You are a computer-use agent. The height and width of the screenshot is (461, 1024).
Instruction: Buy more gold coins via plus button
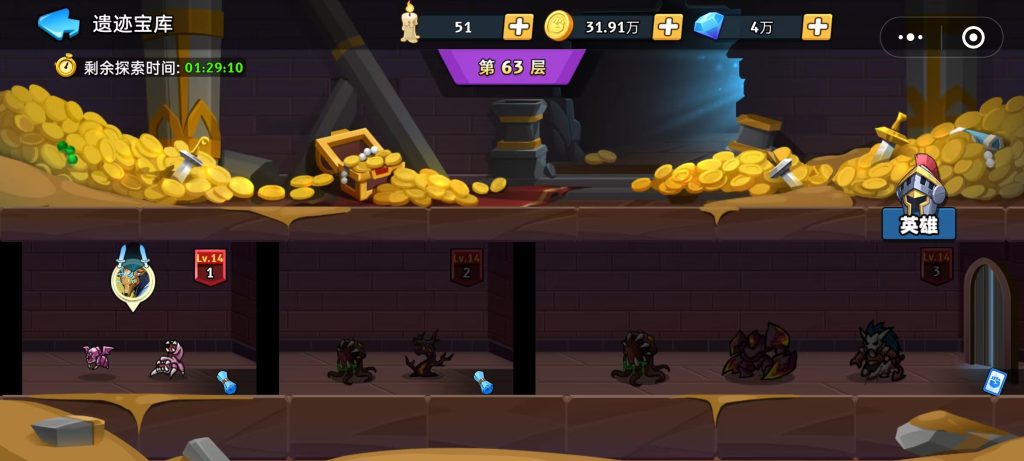(x=667, y=27)
